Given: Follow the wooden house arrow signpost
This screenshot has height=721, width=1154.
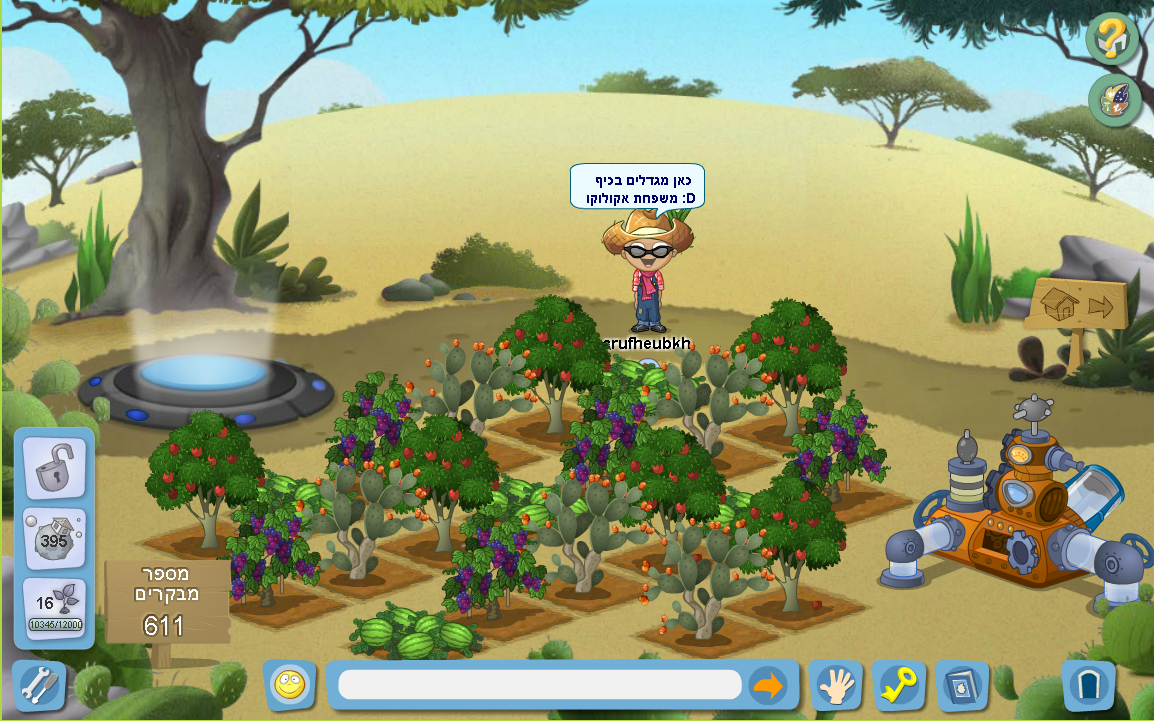Looking at the screenshot, I should tap(1077, 306).
